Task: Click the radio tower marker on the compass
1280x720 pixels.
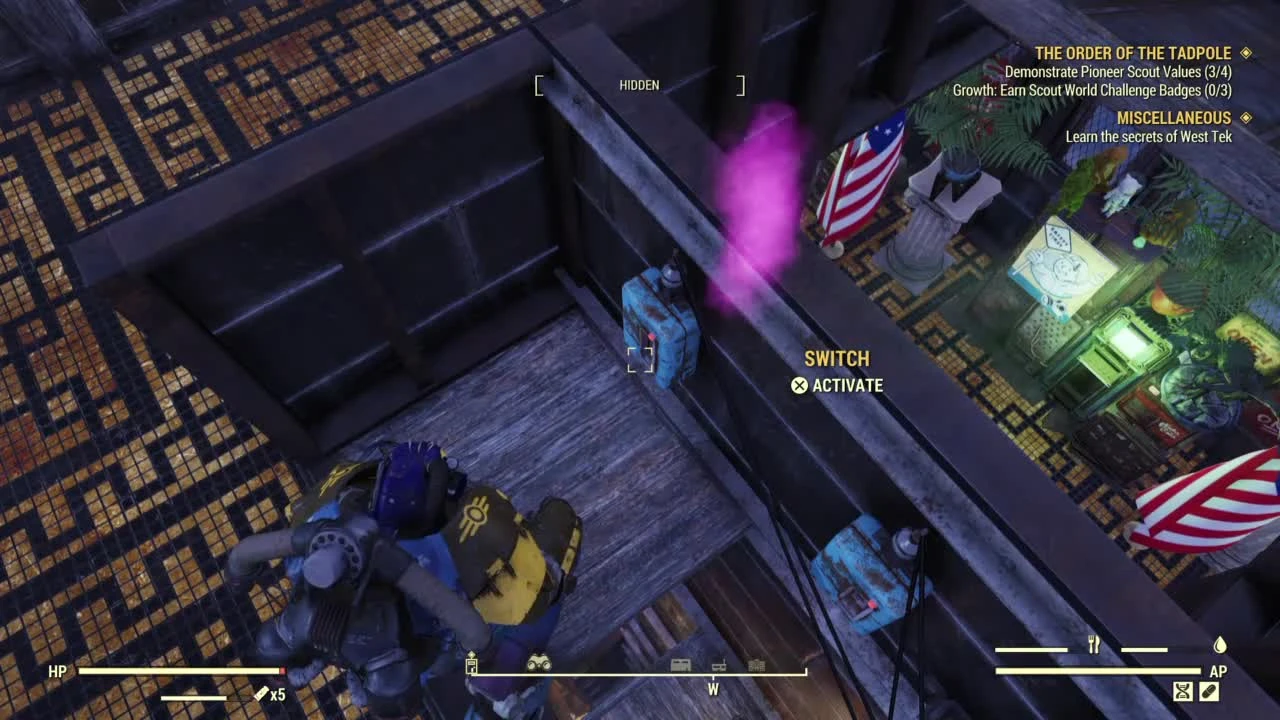Action: click(x=718, y=667)
